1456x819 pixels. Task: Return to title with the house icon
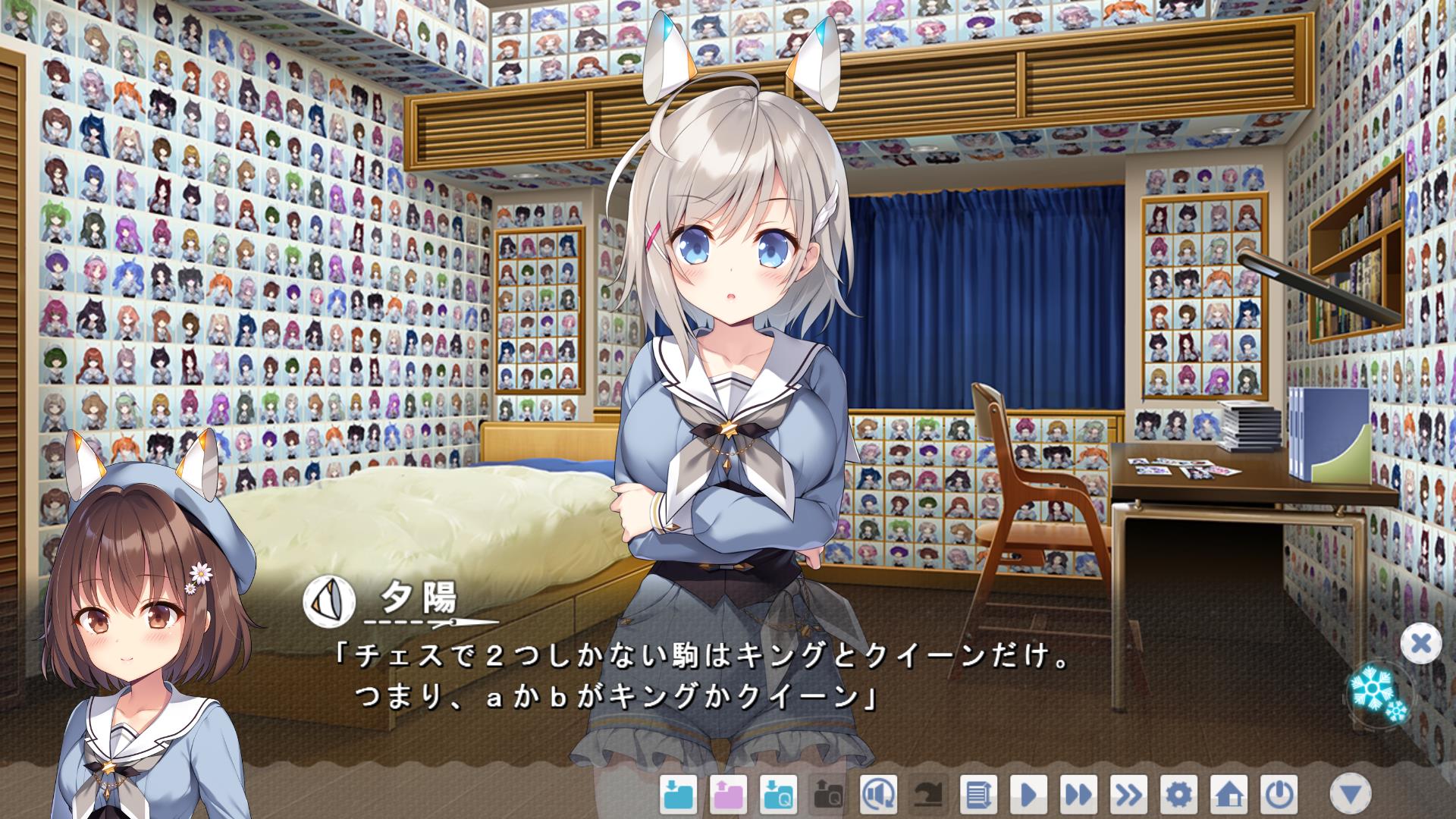click(x=1228, y=795)
